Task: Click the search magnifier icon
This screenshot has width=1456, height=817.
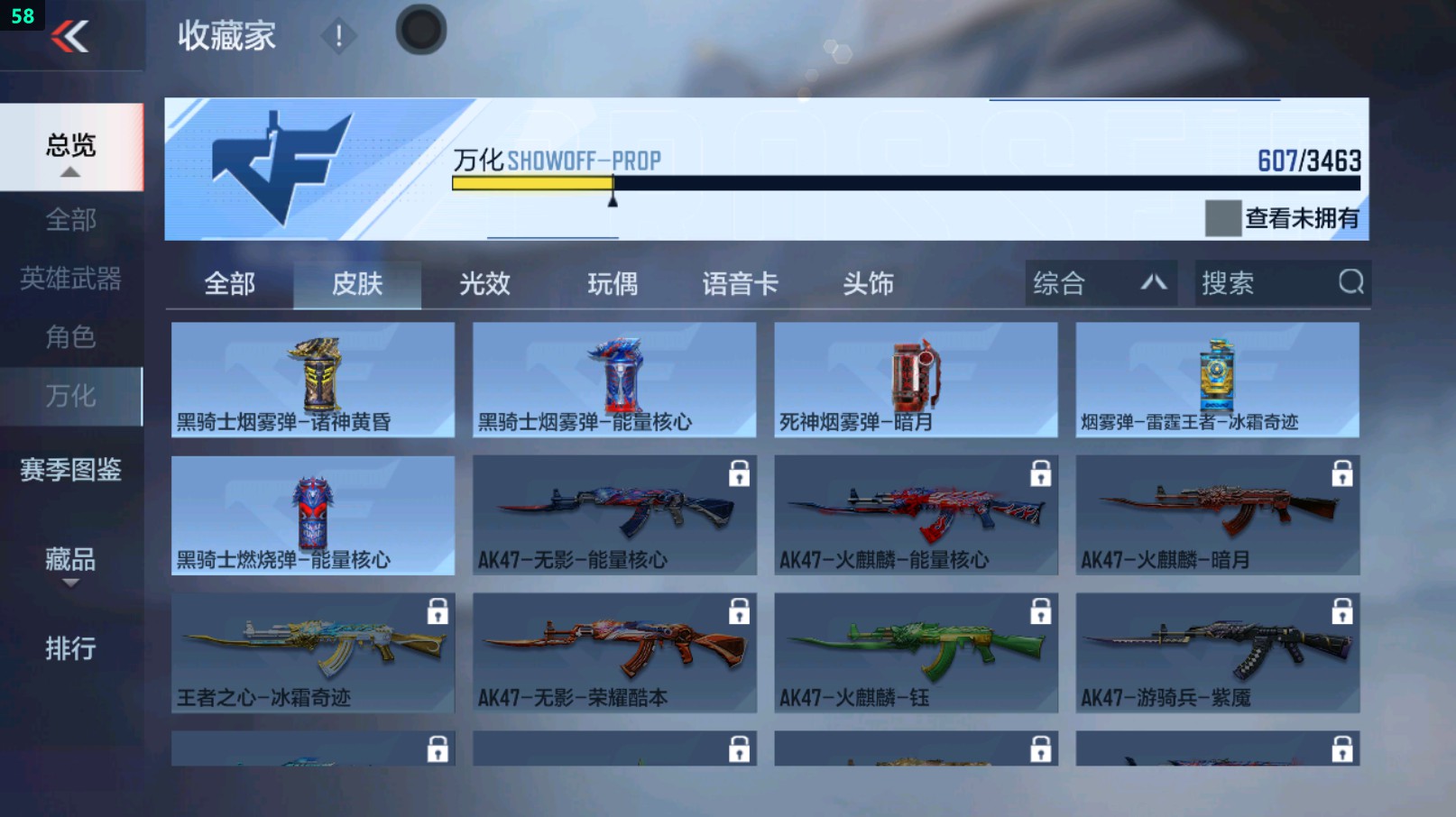Action: [1350, 283]
